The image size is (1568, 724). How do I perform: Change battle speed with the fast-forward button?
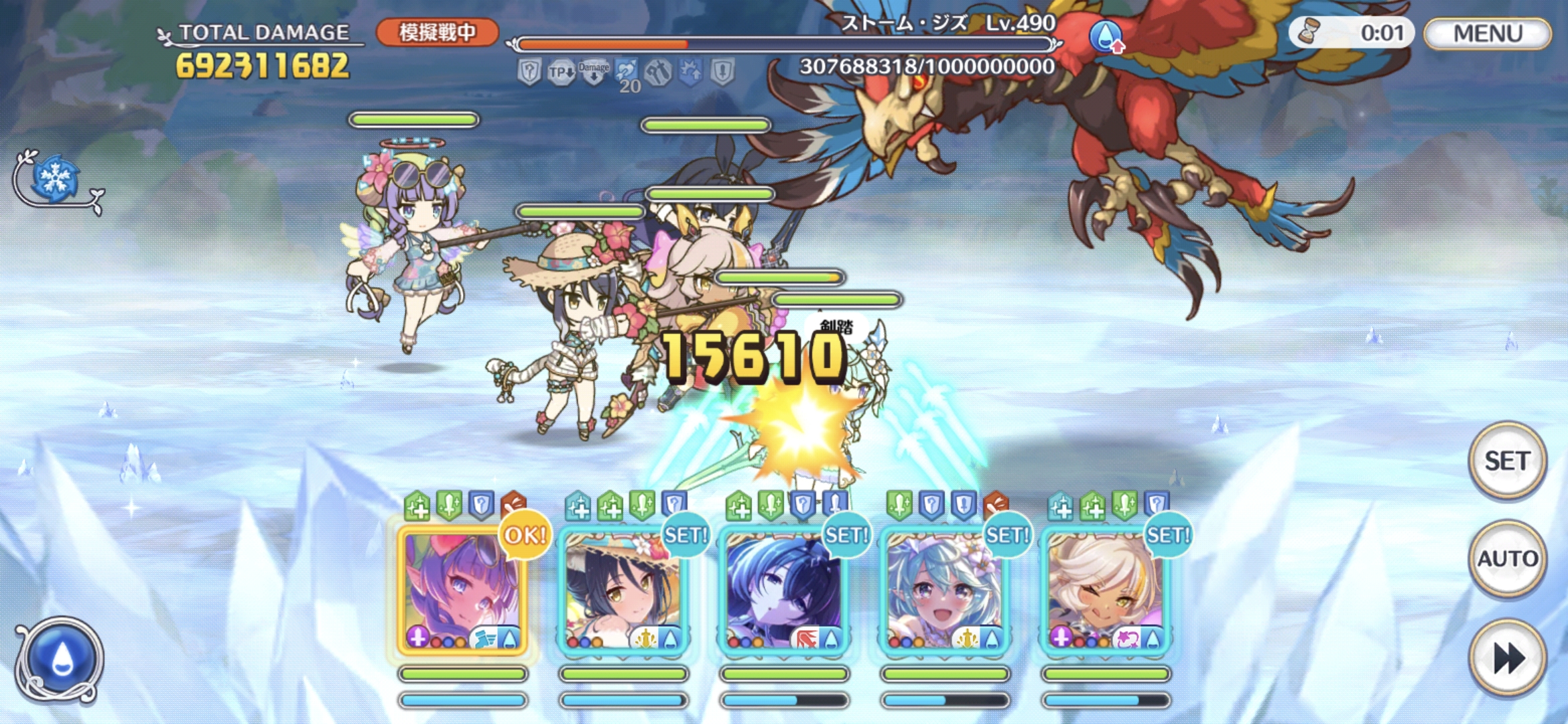[1507, 658]
